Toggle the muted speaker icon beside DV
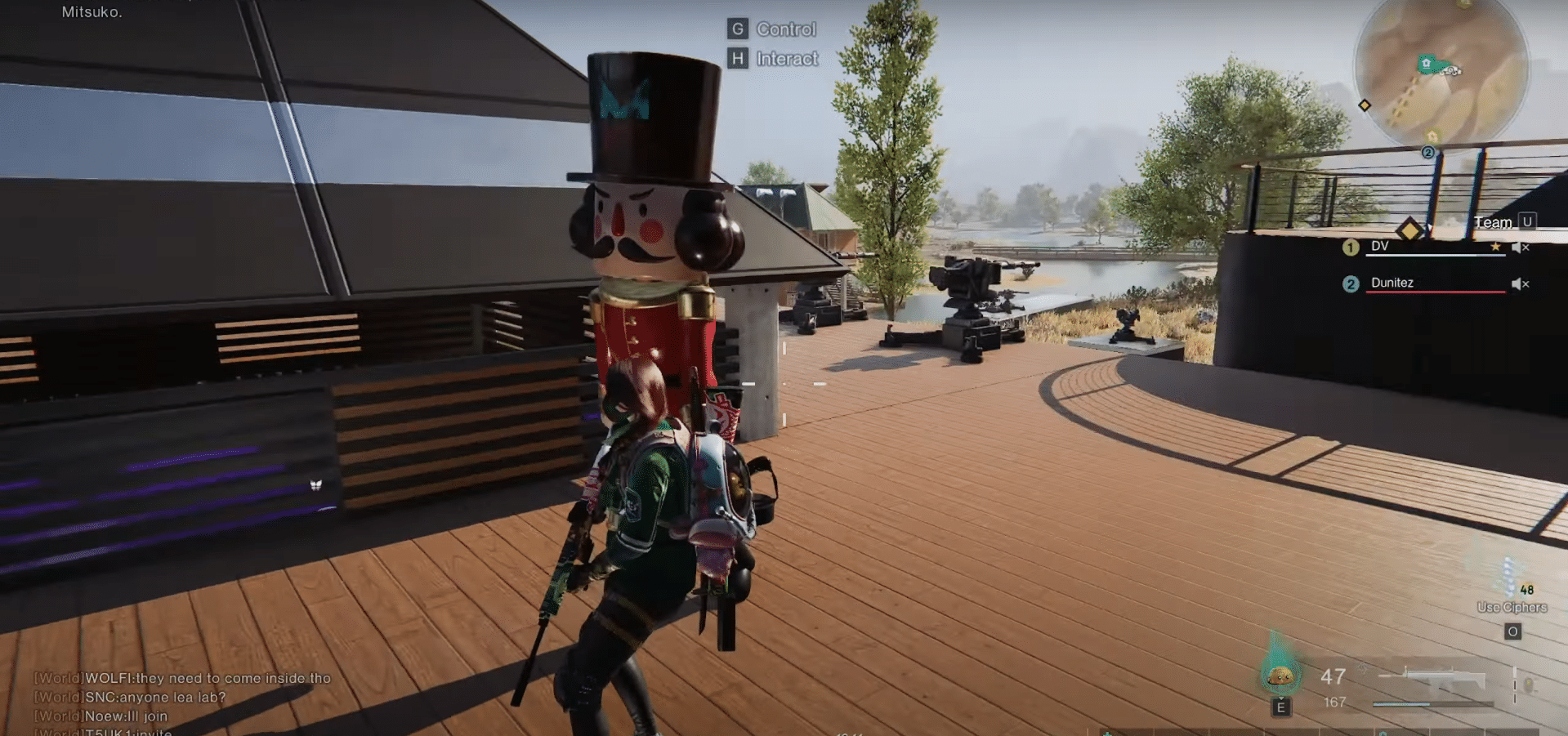Viewport: 1568px width, 736px height. pos(1519,247)
